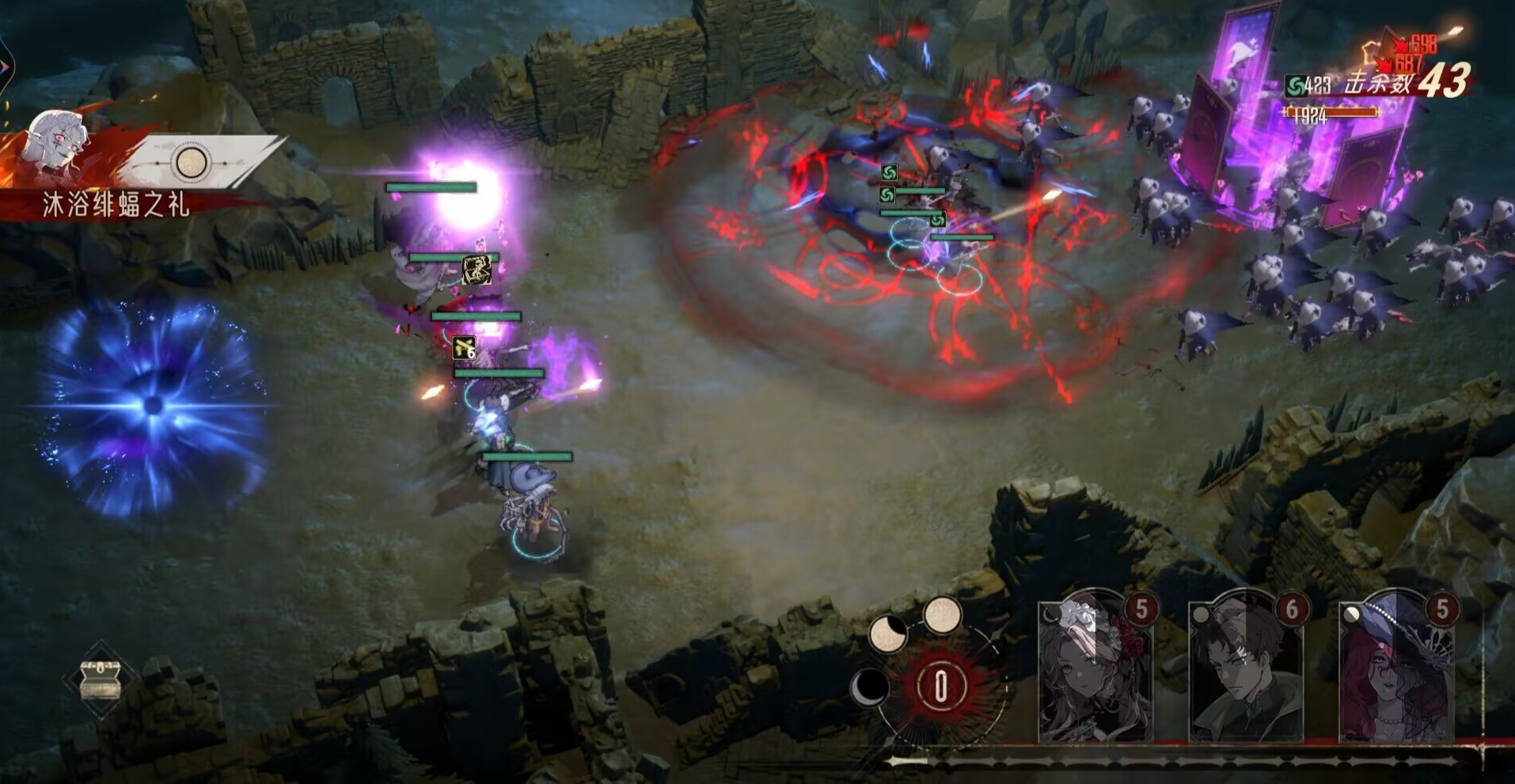1515x784 pixels.
Task: Select the flower-haired woman card costing 5
Action: 1096,668
